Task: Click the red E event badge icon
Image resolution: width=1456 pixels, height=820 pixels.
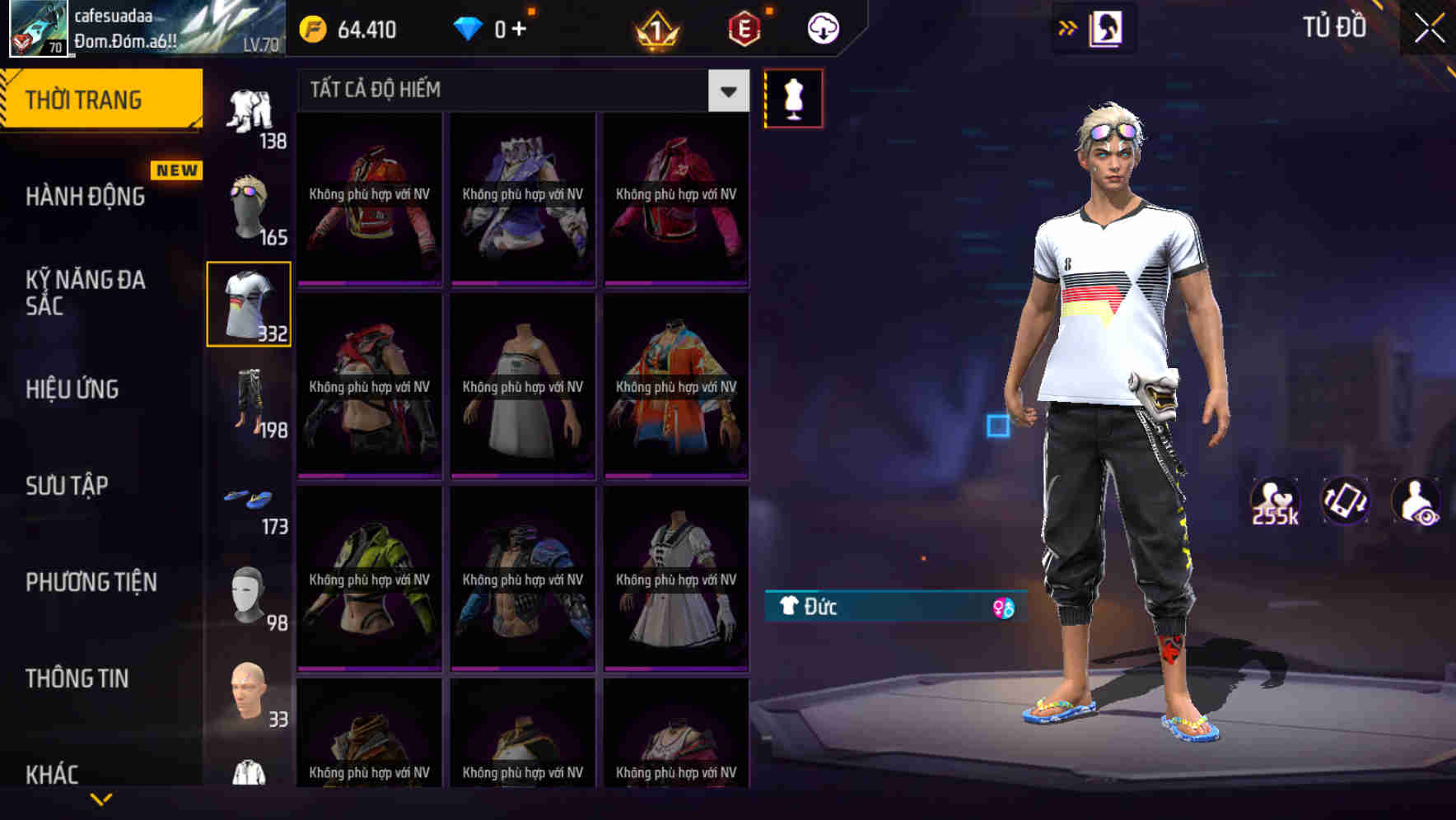Action: click(x=744, y=27)
